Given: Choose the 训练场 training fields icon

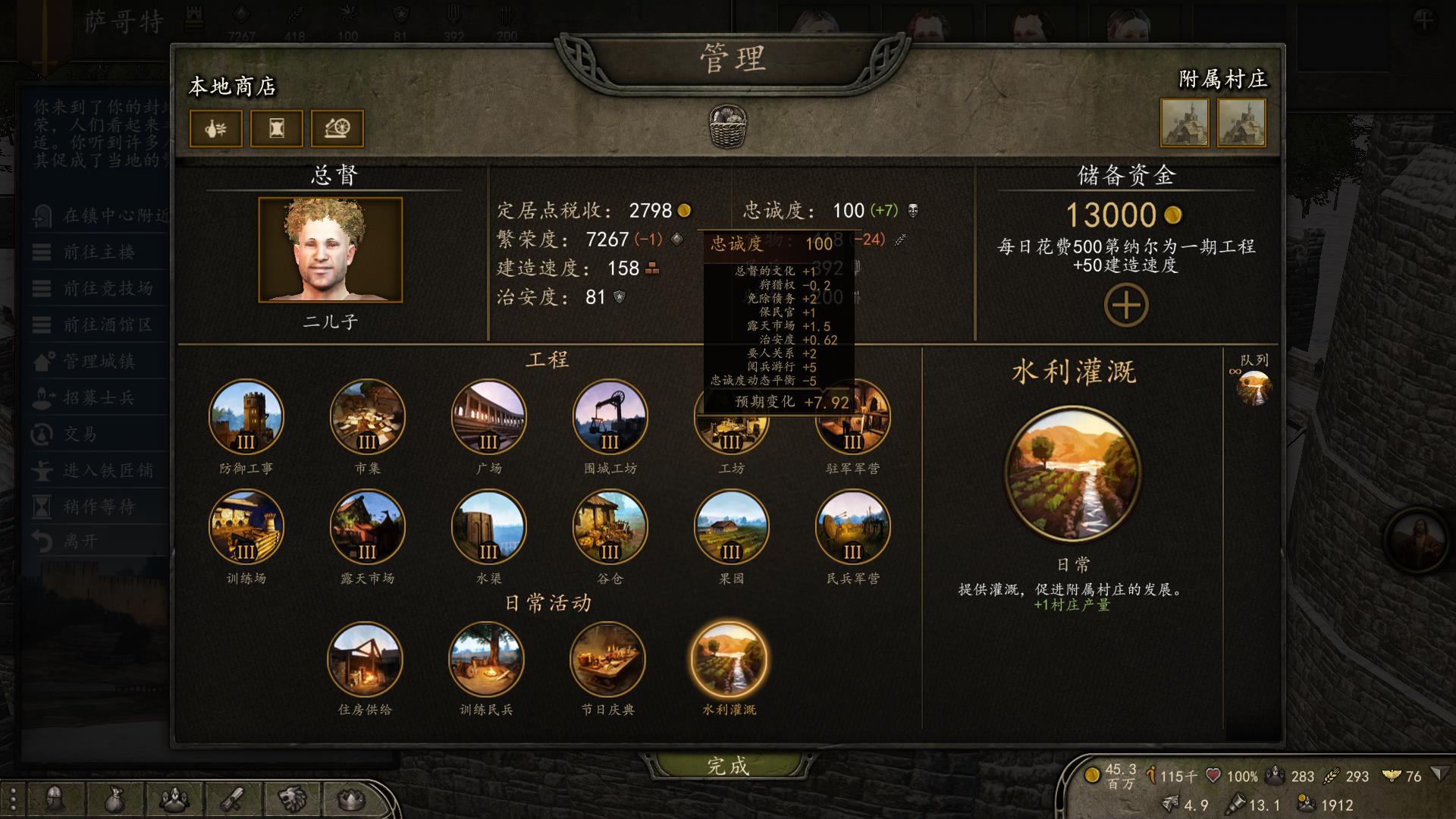Looking at the screenshot, I should pyautogui.click(x=244, y=527).
